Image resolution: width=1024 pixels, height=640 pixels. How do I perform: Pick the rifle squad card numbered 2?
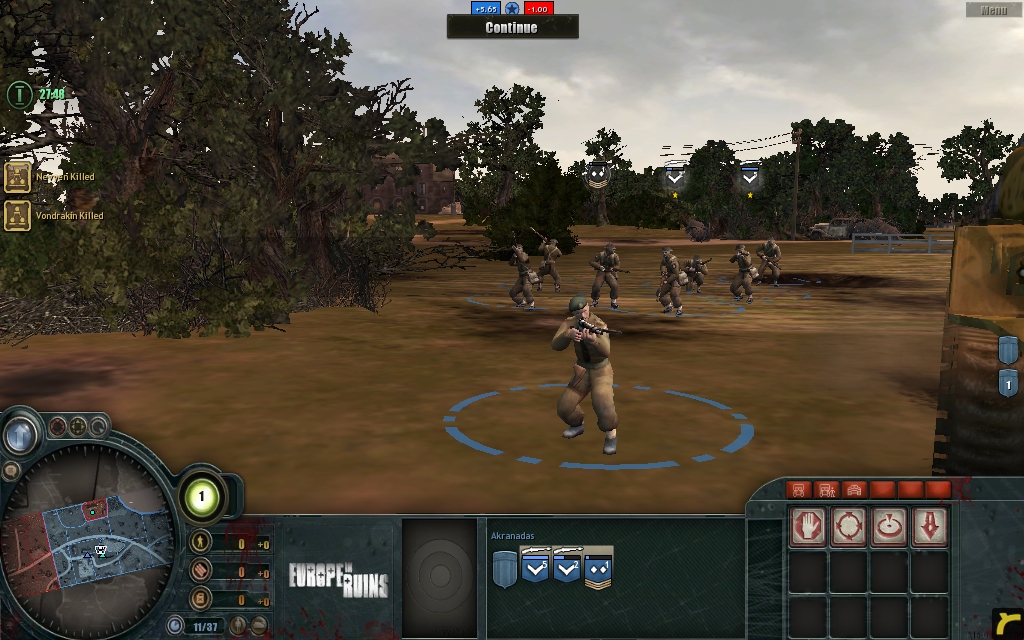click(567, 569)
